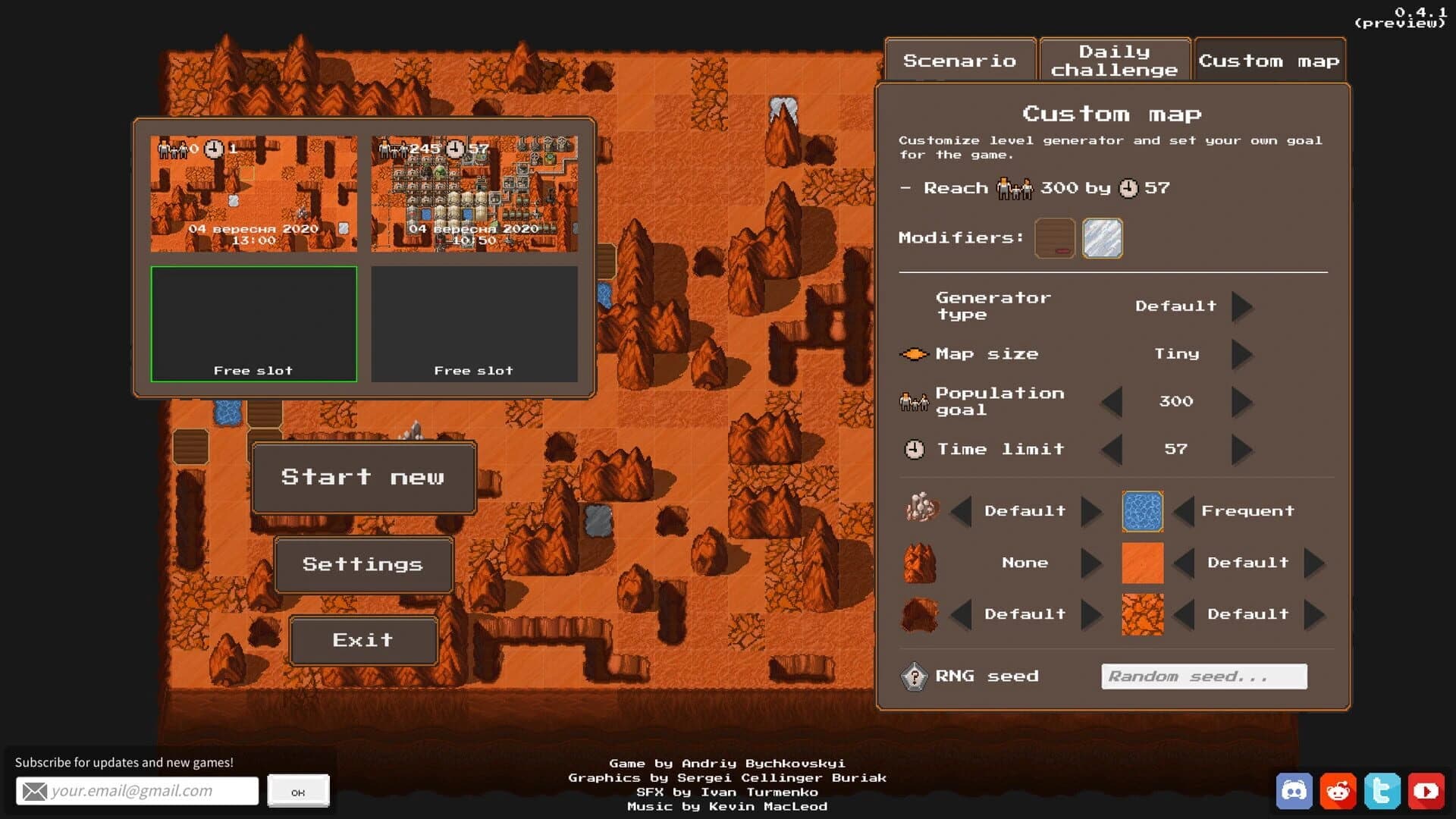The image size is (1456, 819).
Task: Click the population goal people icon
Action: (912, 401)
